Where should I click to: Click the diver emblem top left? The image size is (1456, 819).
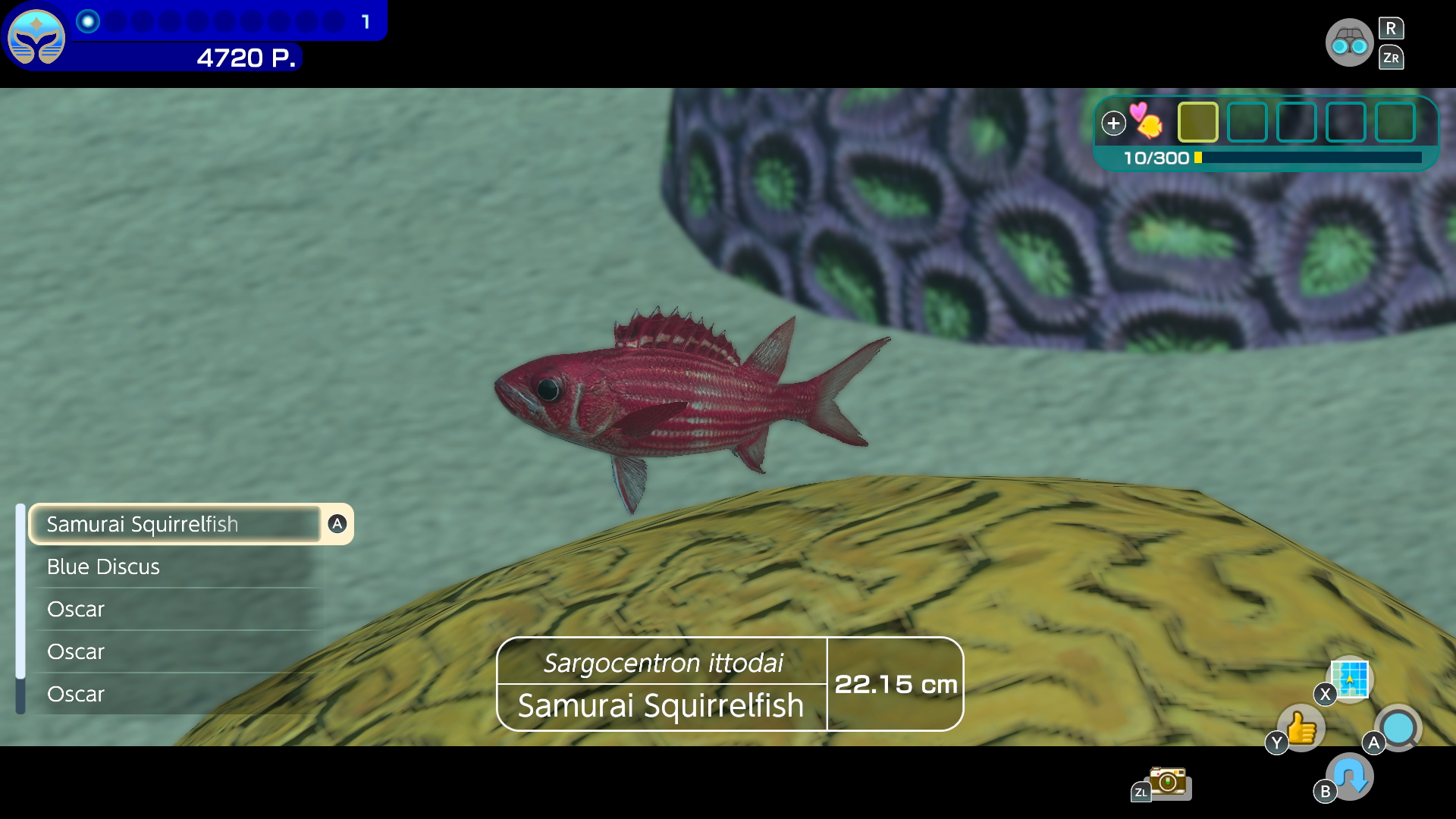(x=37, y=37)
